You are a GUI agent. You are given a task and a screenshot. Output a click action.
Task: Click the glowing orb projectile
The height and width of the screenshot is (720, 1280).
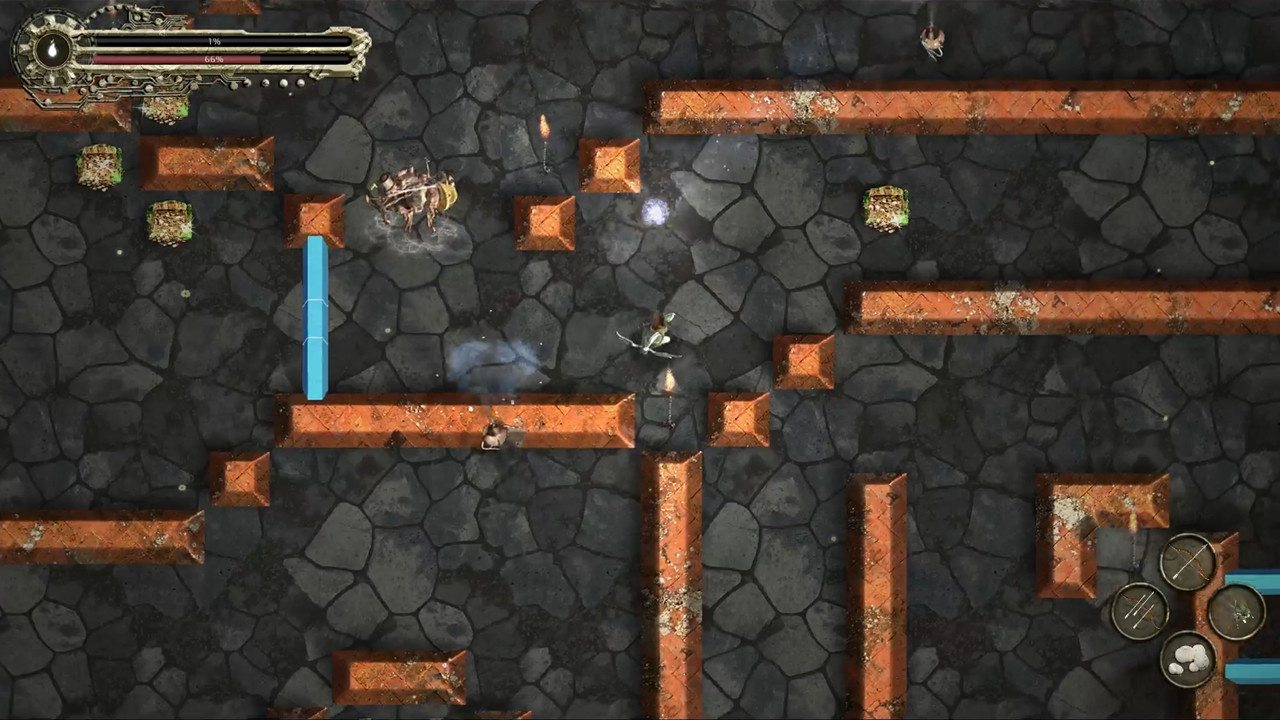tap(655, 210)
